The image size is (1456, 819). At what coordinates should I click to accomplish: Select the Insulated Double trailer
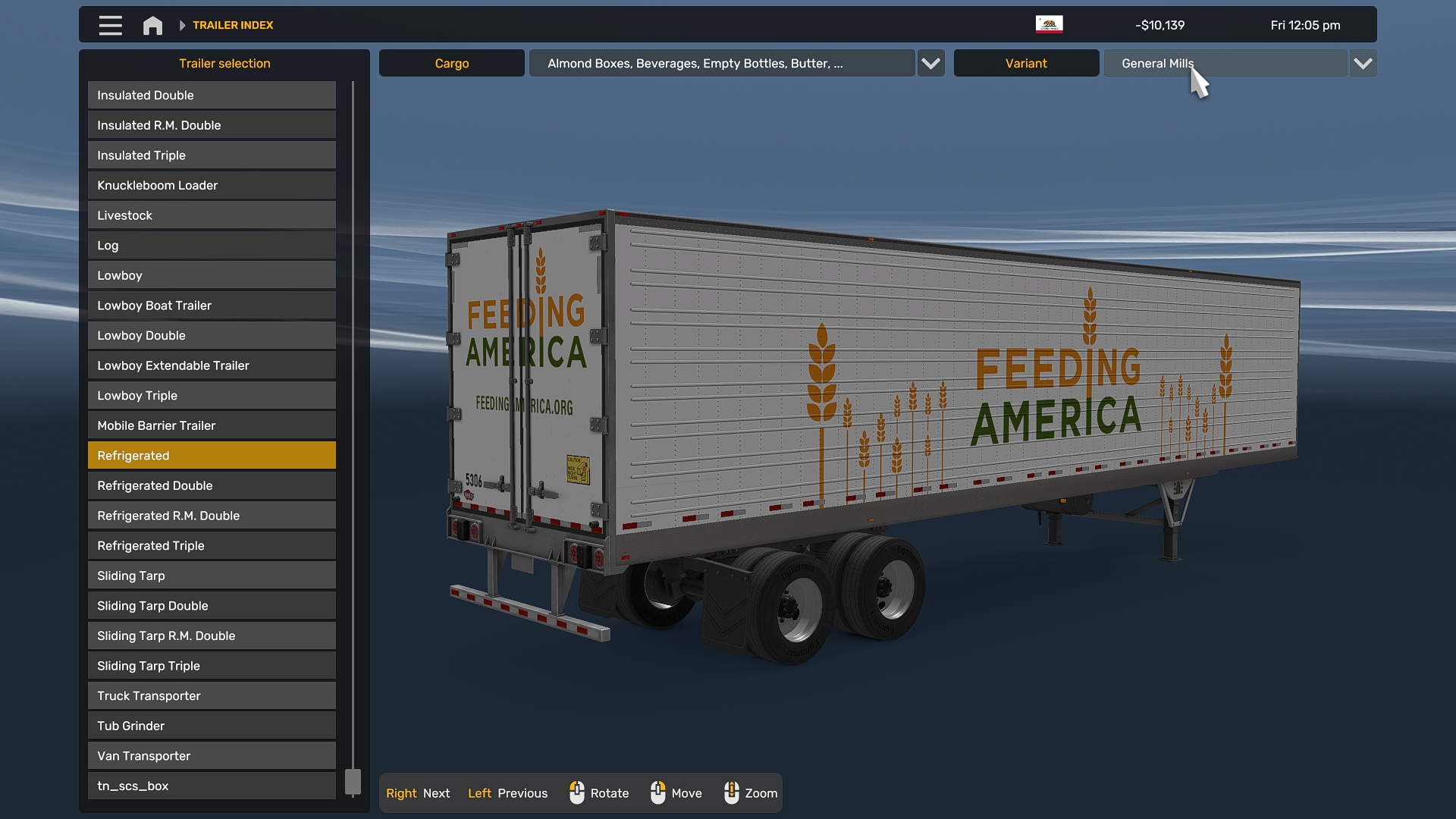coord(212,96)
